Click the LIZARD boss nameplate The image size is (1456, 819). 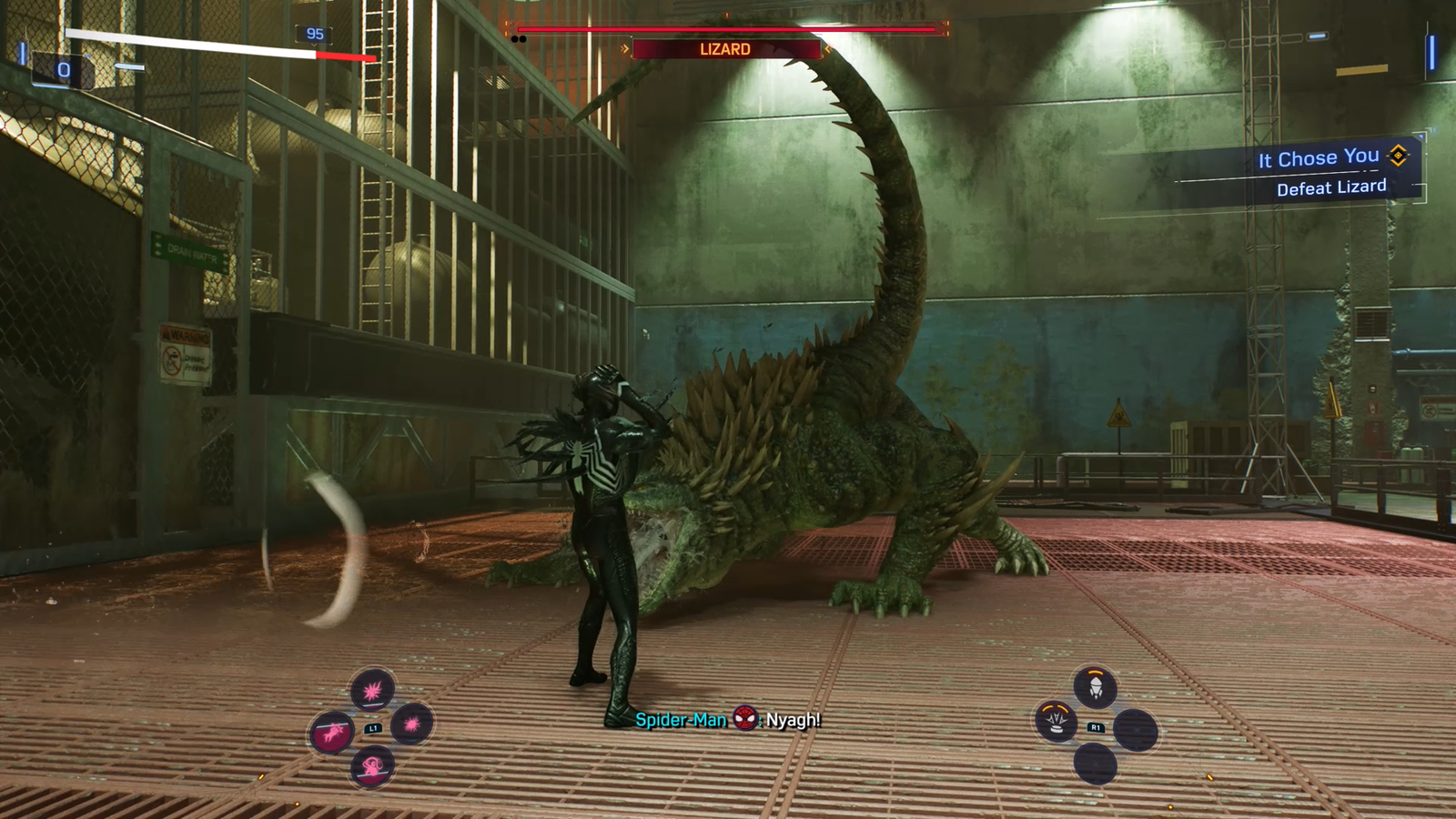[x=725, y=49]
